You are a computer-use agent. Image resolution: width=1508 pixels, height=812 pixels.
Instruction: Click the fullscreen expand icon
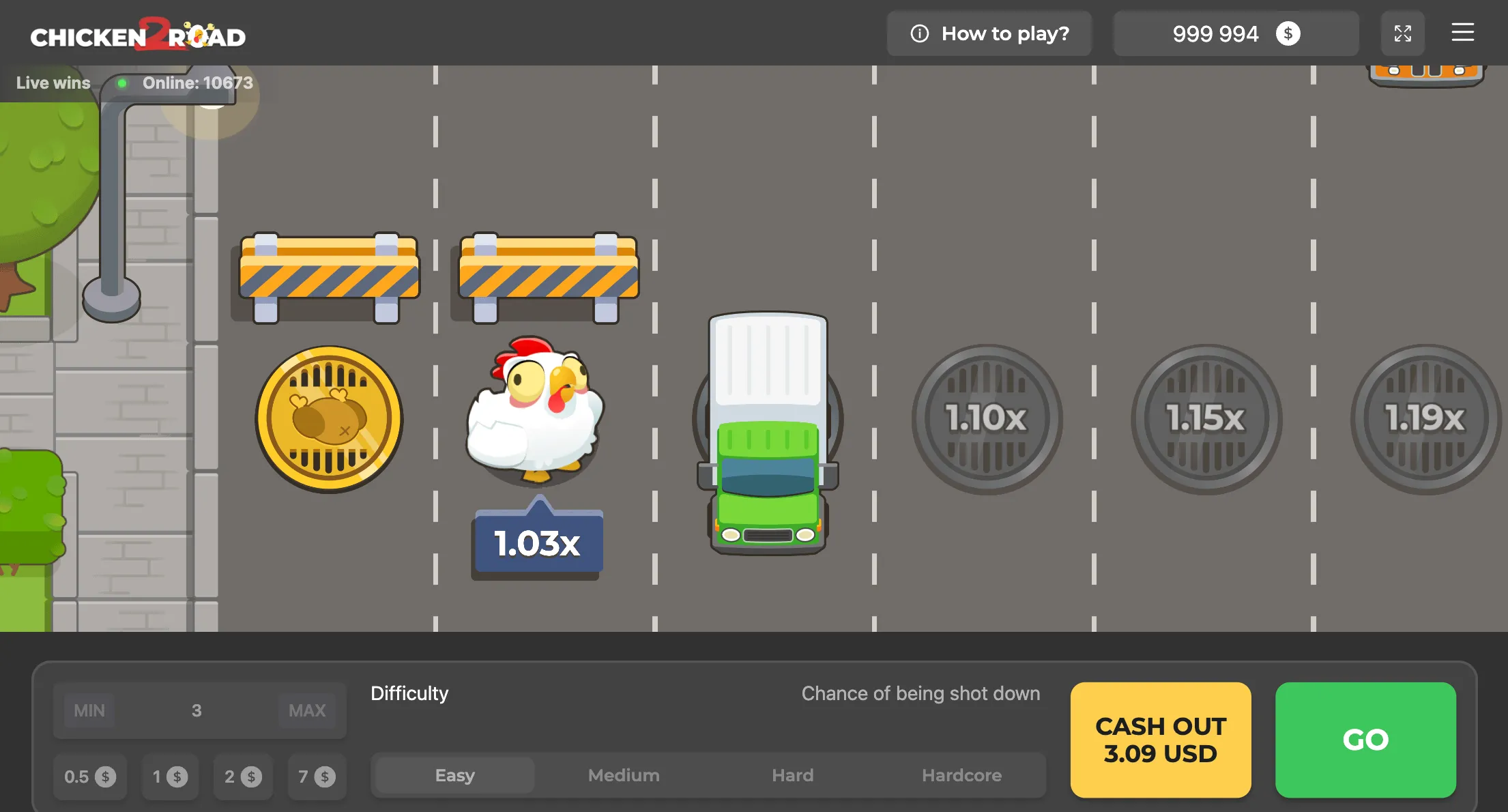1403,33
